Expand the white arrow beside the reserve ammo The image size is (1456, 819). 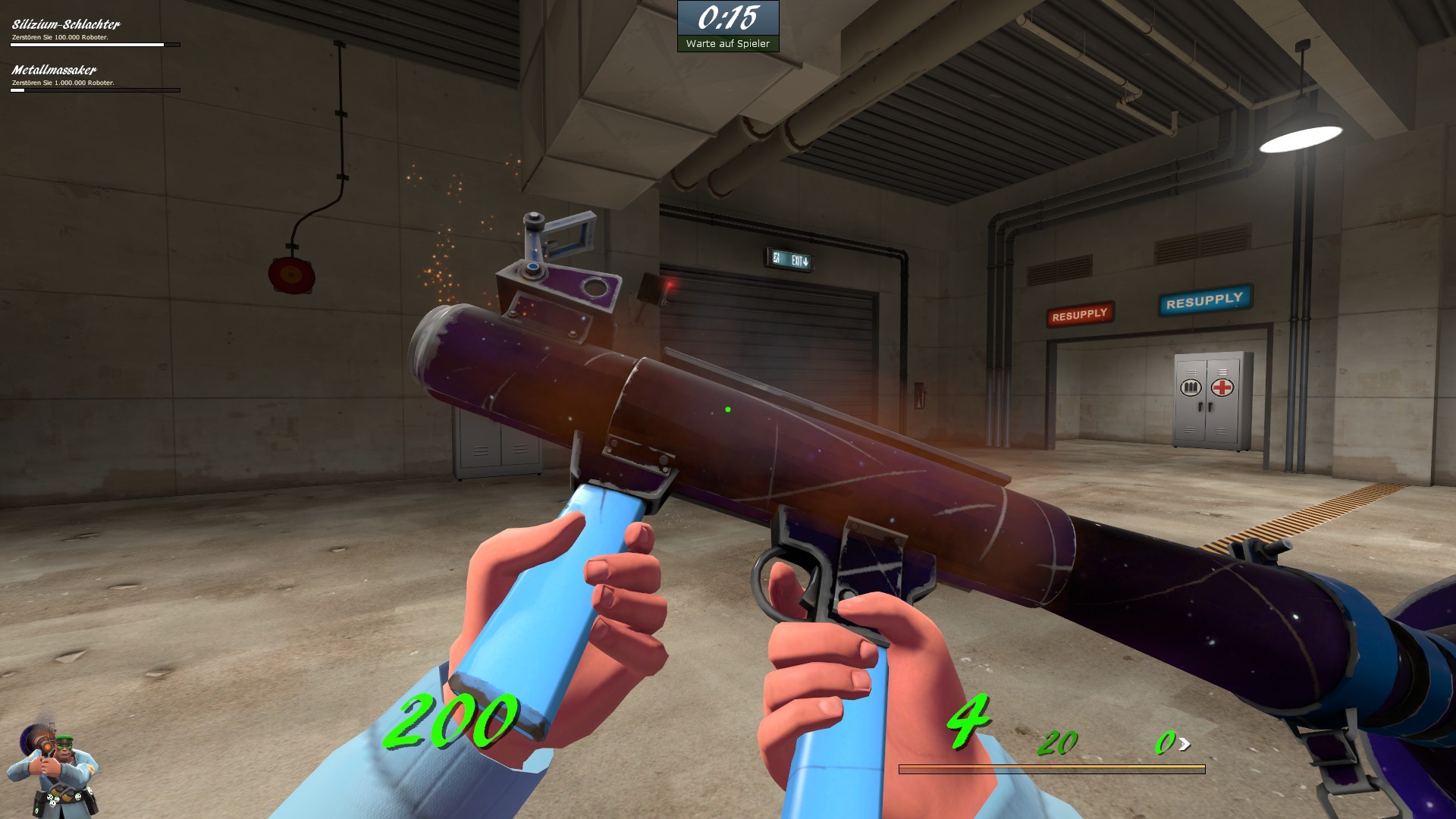click(x=1185, y=744)
